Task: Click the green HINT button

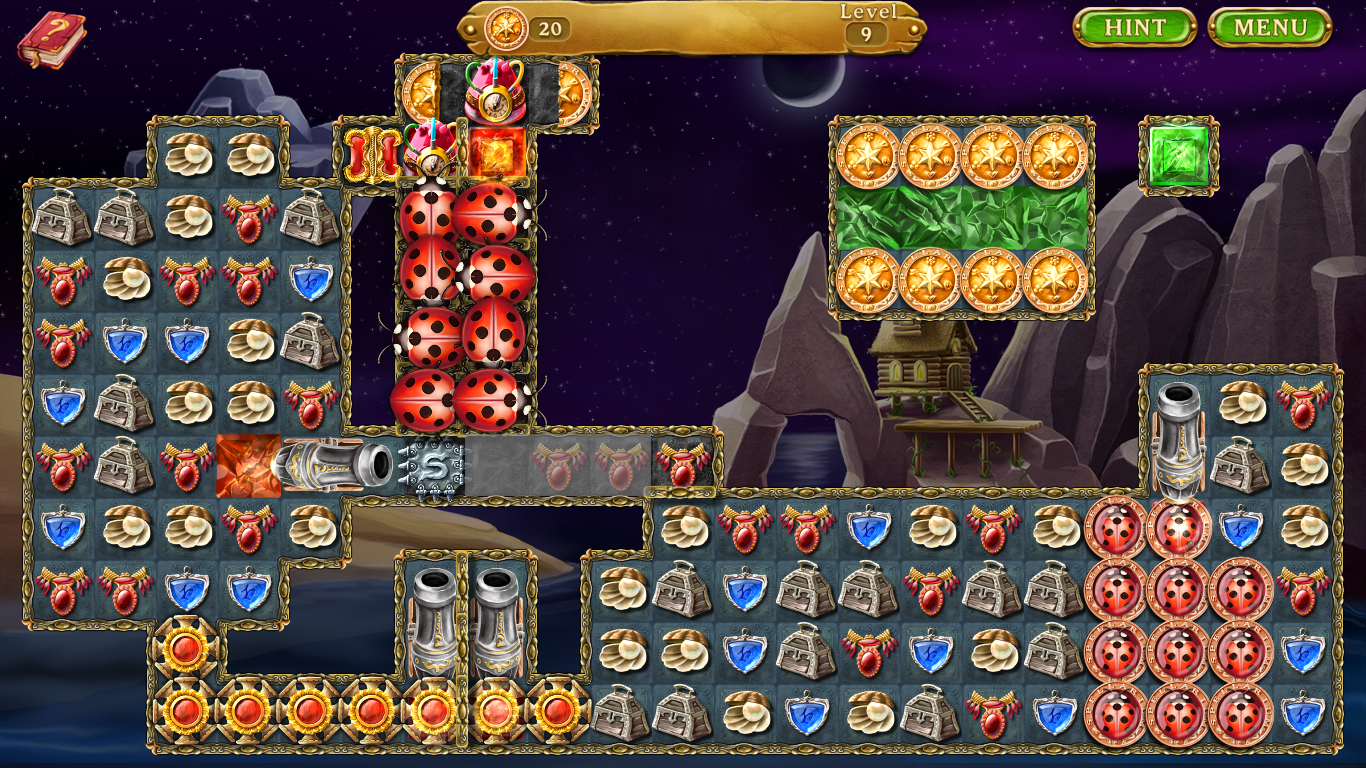Action: click(1134, 27)
